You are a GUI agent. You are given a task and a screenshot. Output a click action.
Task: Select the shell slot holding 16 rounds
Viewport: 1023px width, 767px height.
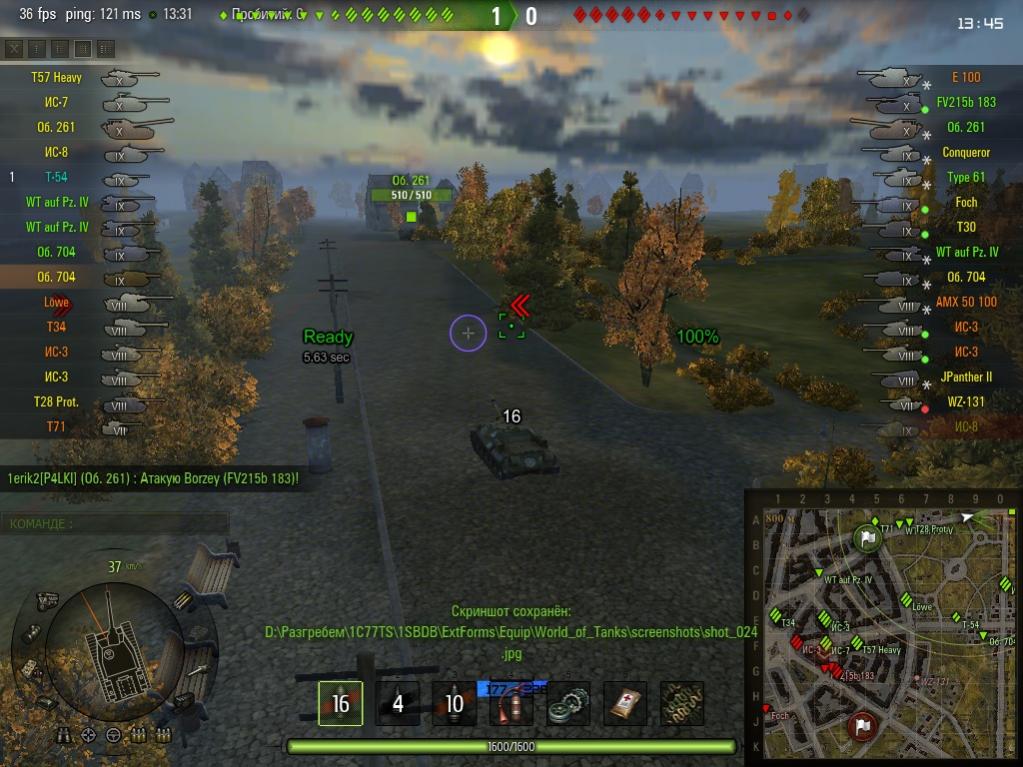coord(340,703)
